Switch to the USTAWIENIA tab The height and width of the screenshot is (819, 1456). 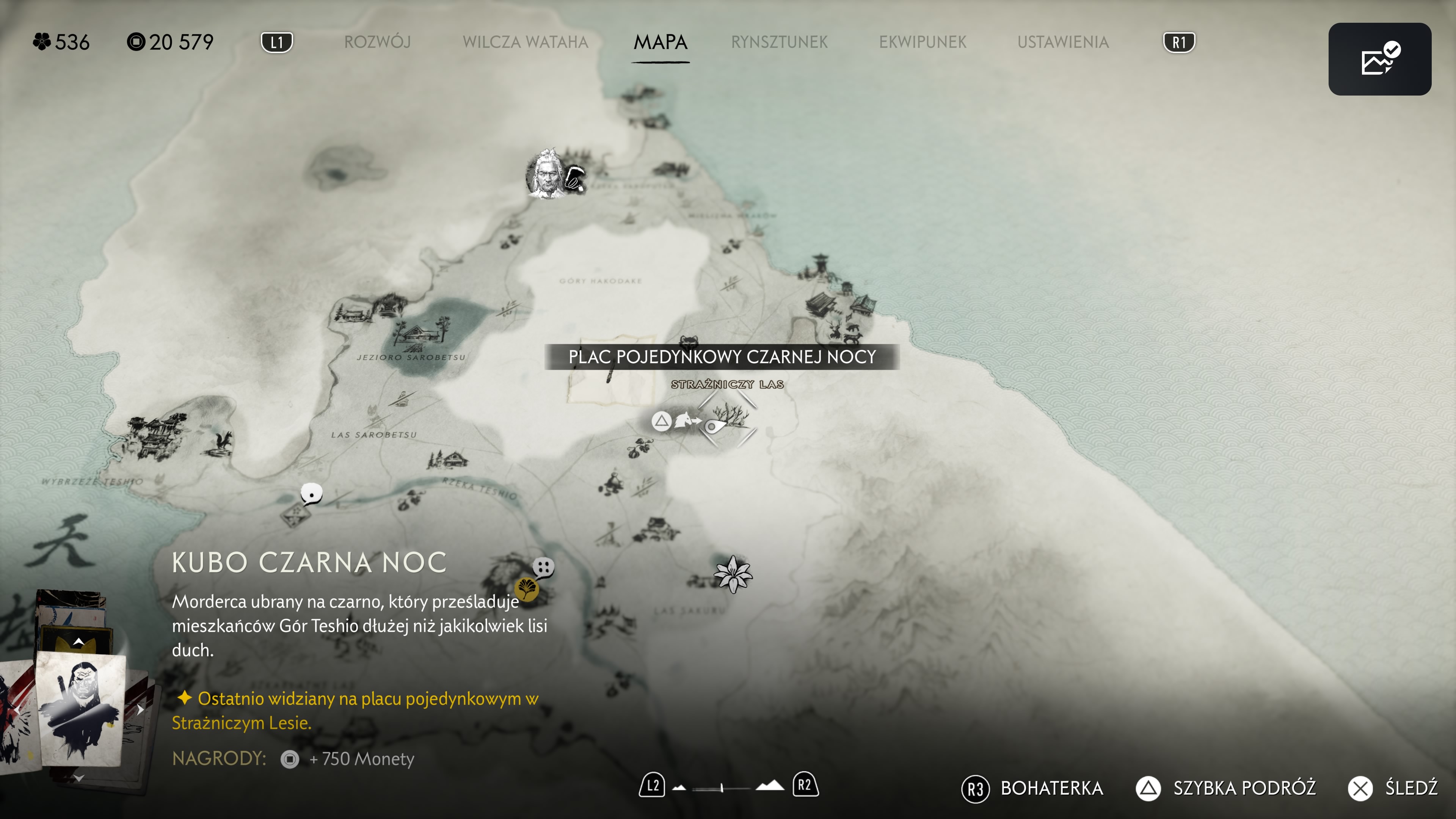point(1062,42)
